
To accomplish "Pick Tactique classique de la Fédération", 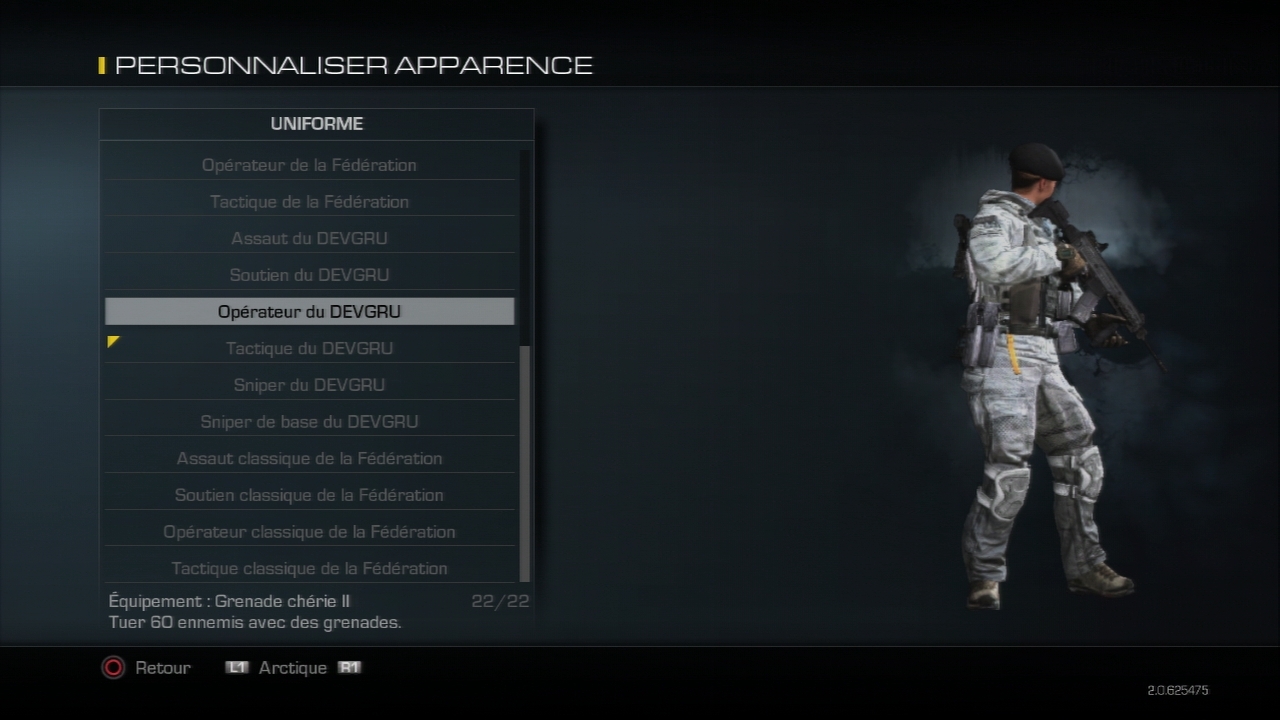I will point(309,569).
